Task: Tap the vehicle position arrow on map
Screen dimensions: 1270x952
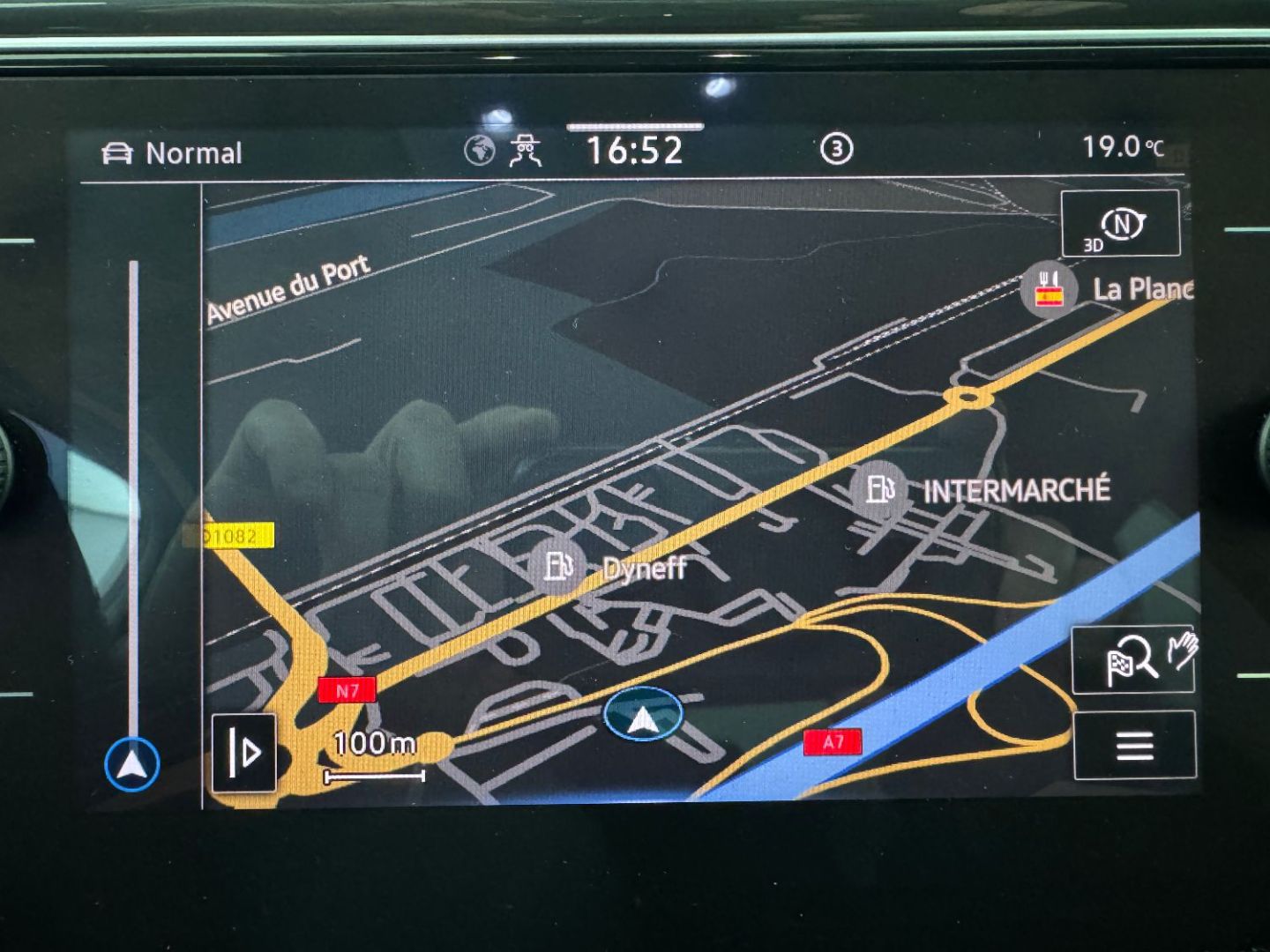Action: tap(643, 716)
